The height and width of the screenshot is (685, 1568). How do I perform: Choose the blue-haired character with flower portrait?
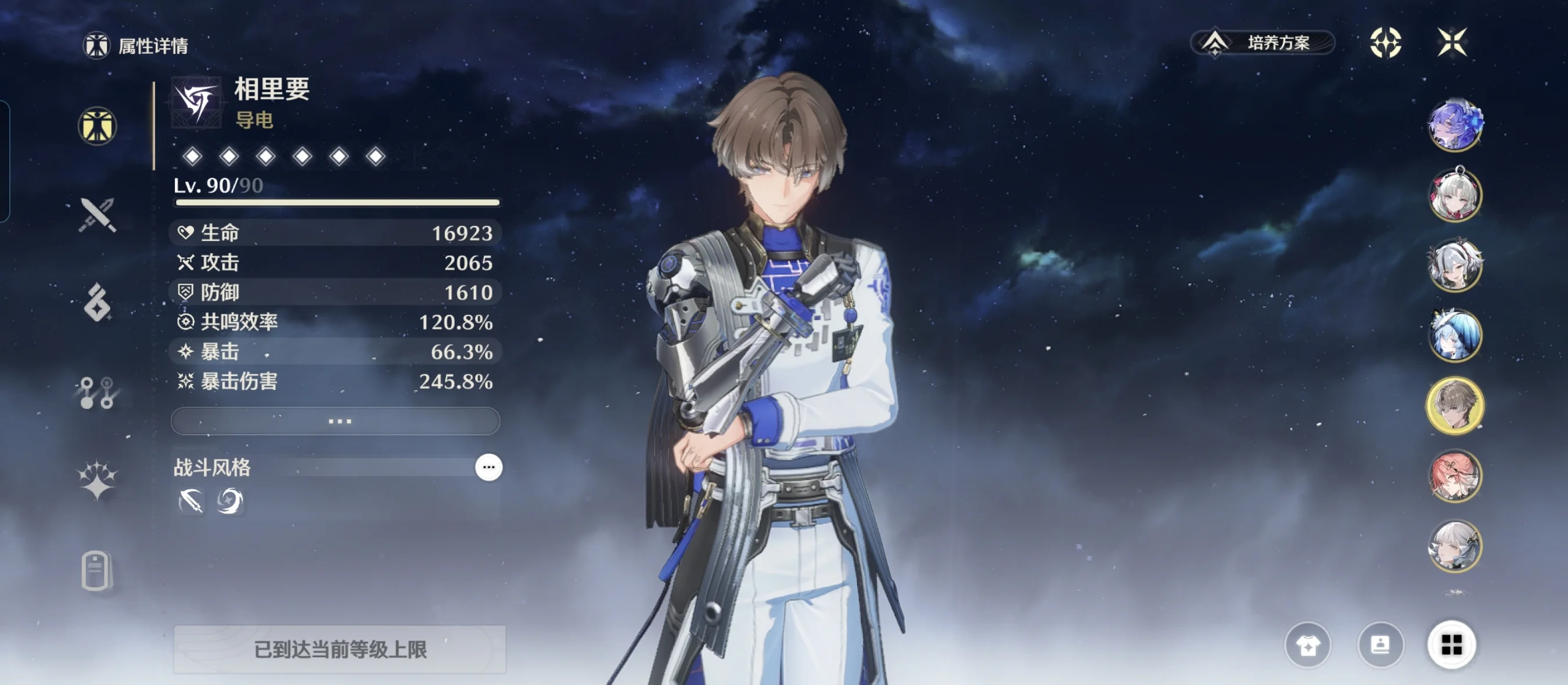[1455, 125]
